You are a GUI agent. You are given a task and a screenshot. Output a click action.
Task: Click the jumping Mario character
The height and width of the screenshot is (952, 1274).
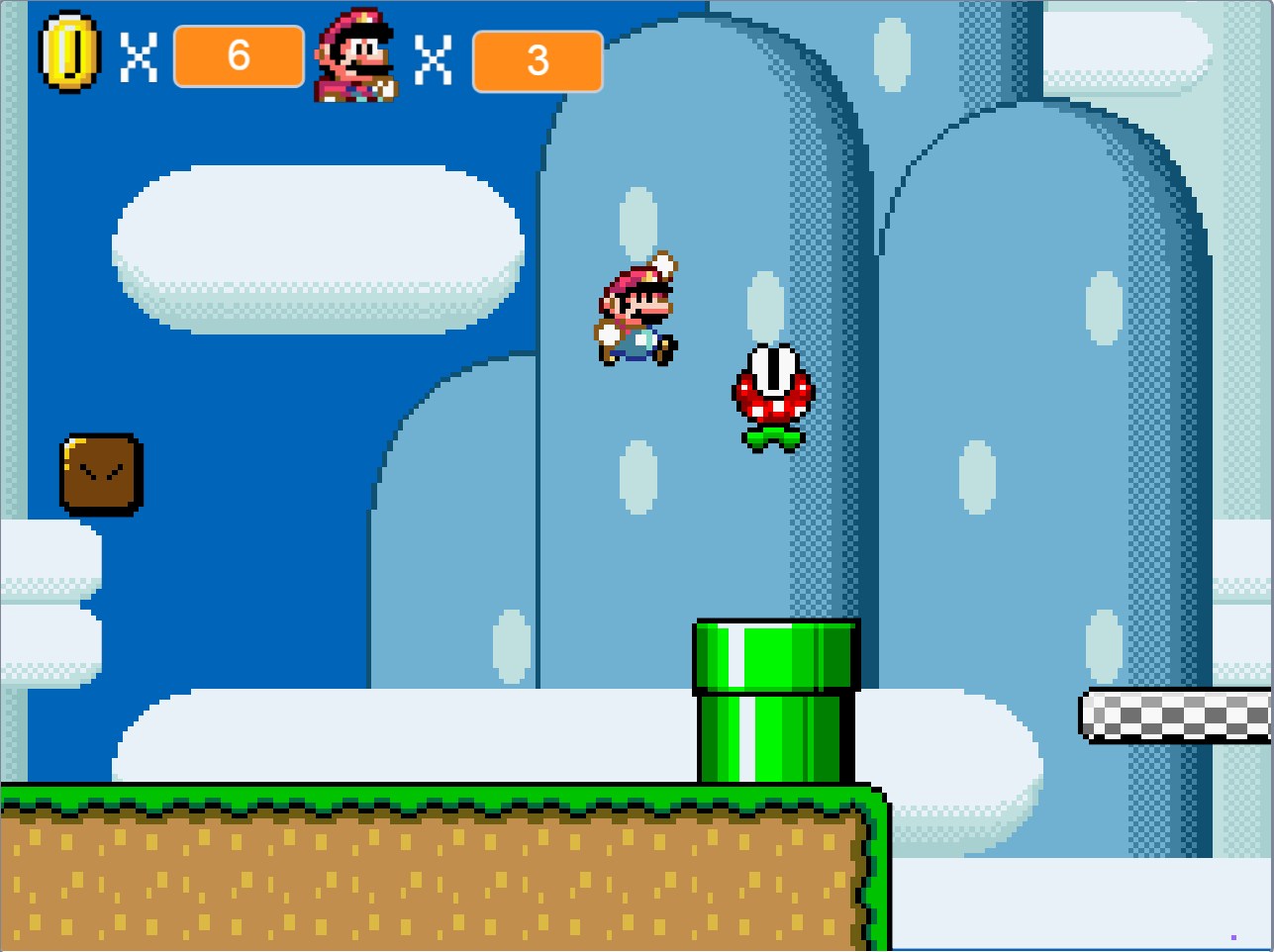coord(638,312)
